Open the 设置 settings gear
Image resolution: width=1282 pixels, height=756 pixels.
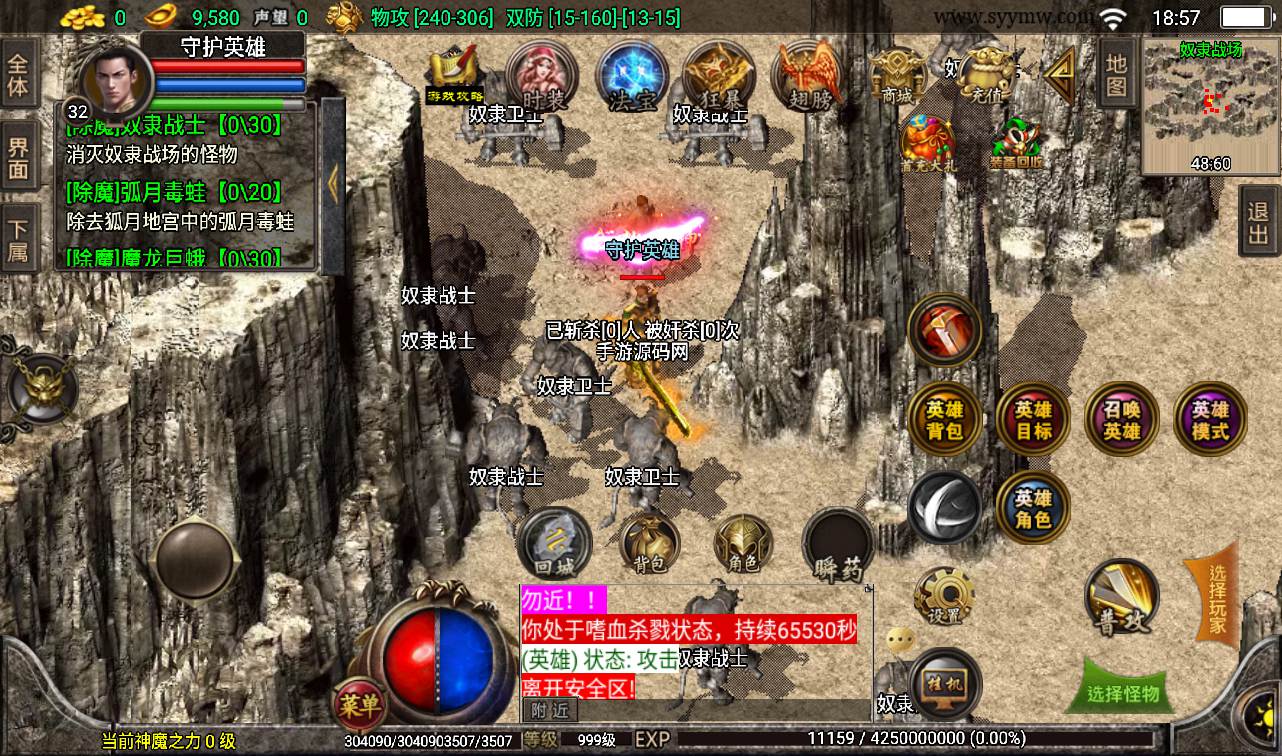point(943,597)
